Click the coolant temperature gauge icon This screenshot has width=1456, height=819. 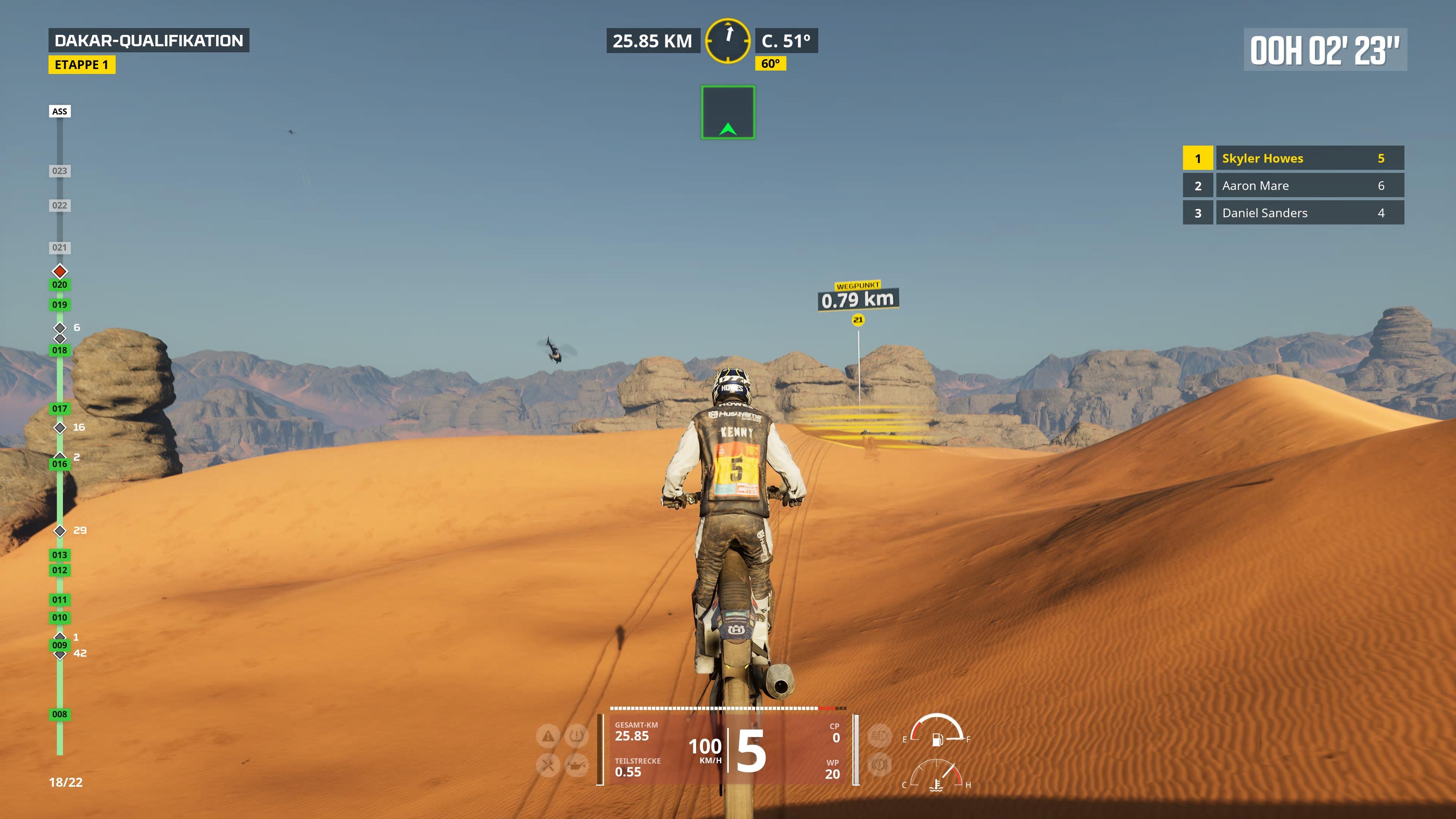point(937,786)
